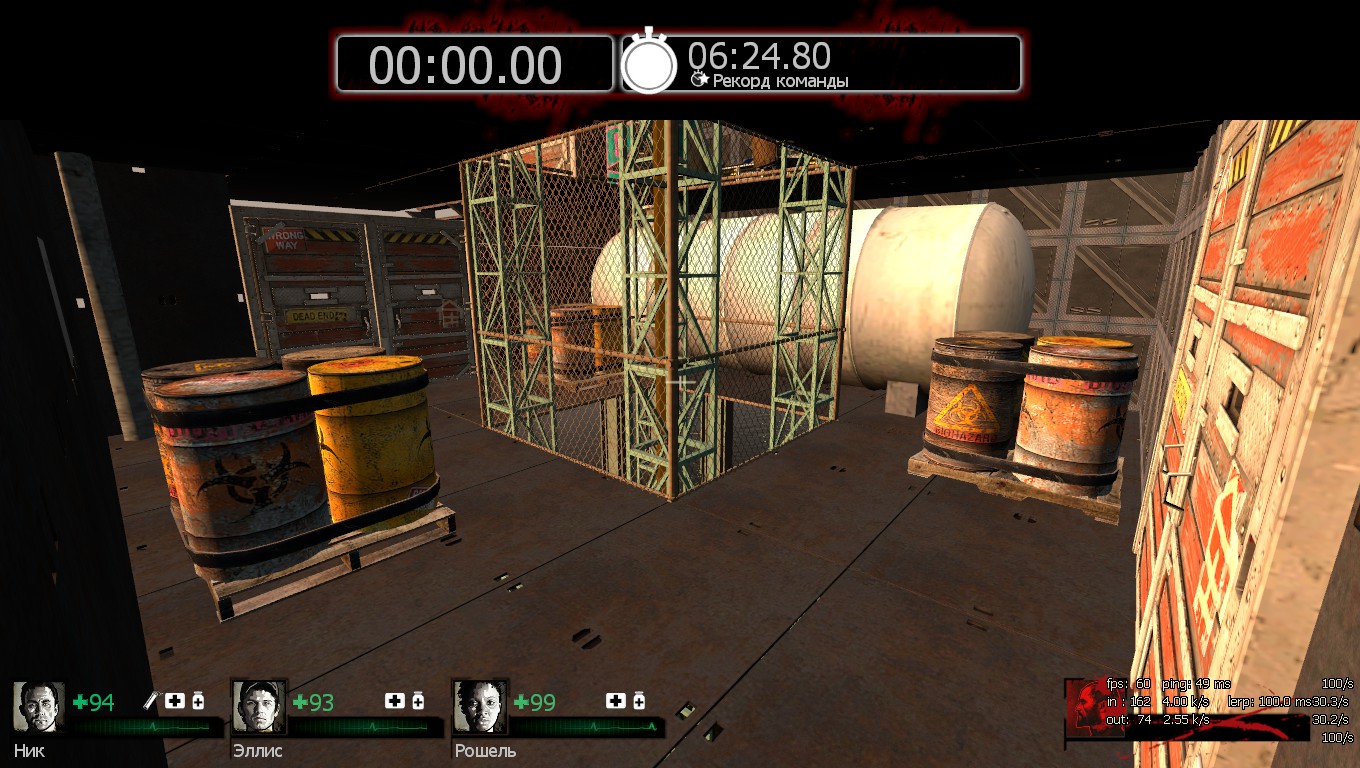This screenshot has width=1360, height=768.
Task: Click Nick's first aid kit icon
Action: point(175,701)
